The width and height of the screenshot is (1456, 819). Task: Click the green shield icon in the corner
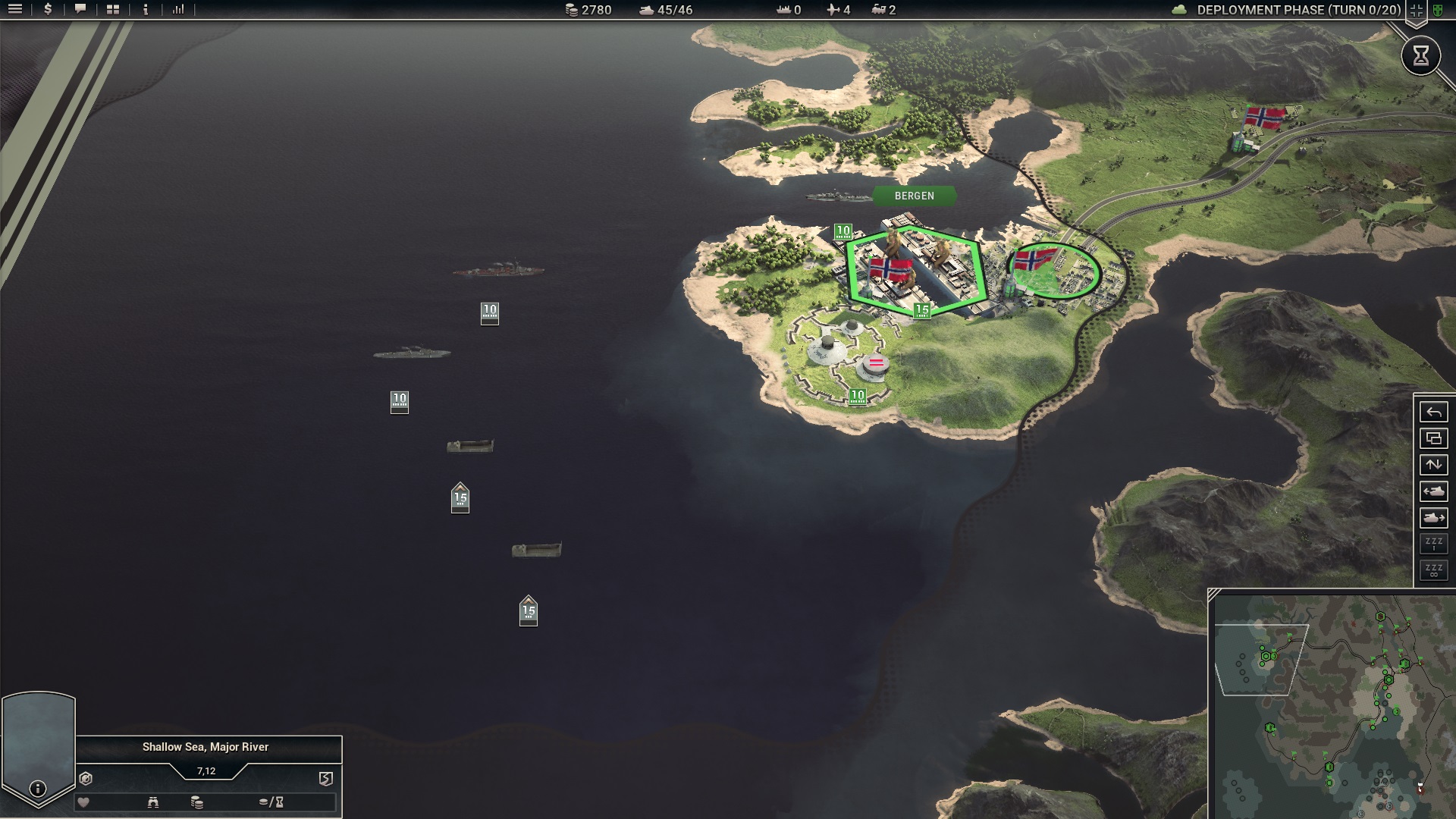(1437, 11)
